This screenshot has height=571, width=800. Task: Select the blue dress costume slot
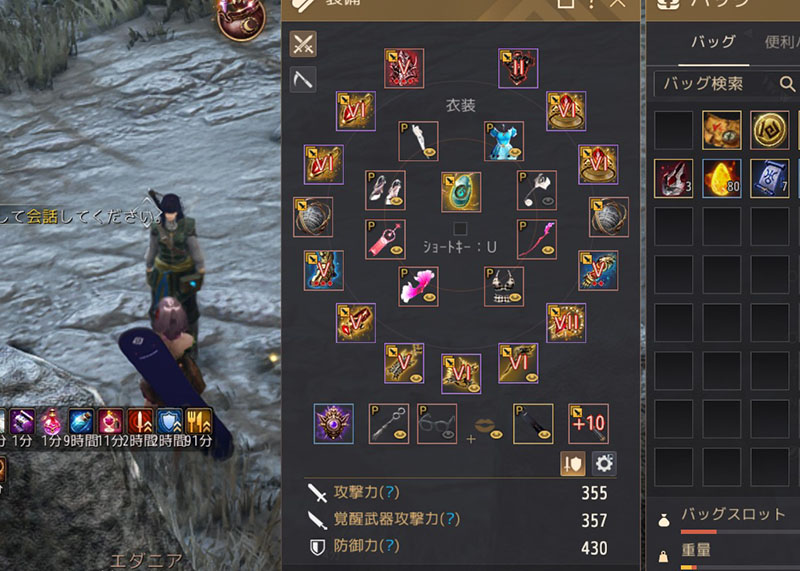[504, 141]
